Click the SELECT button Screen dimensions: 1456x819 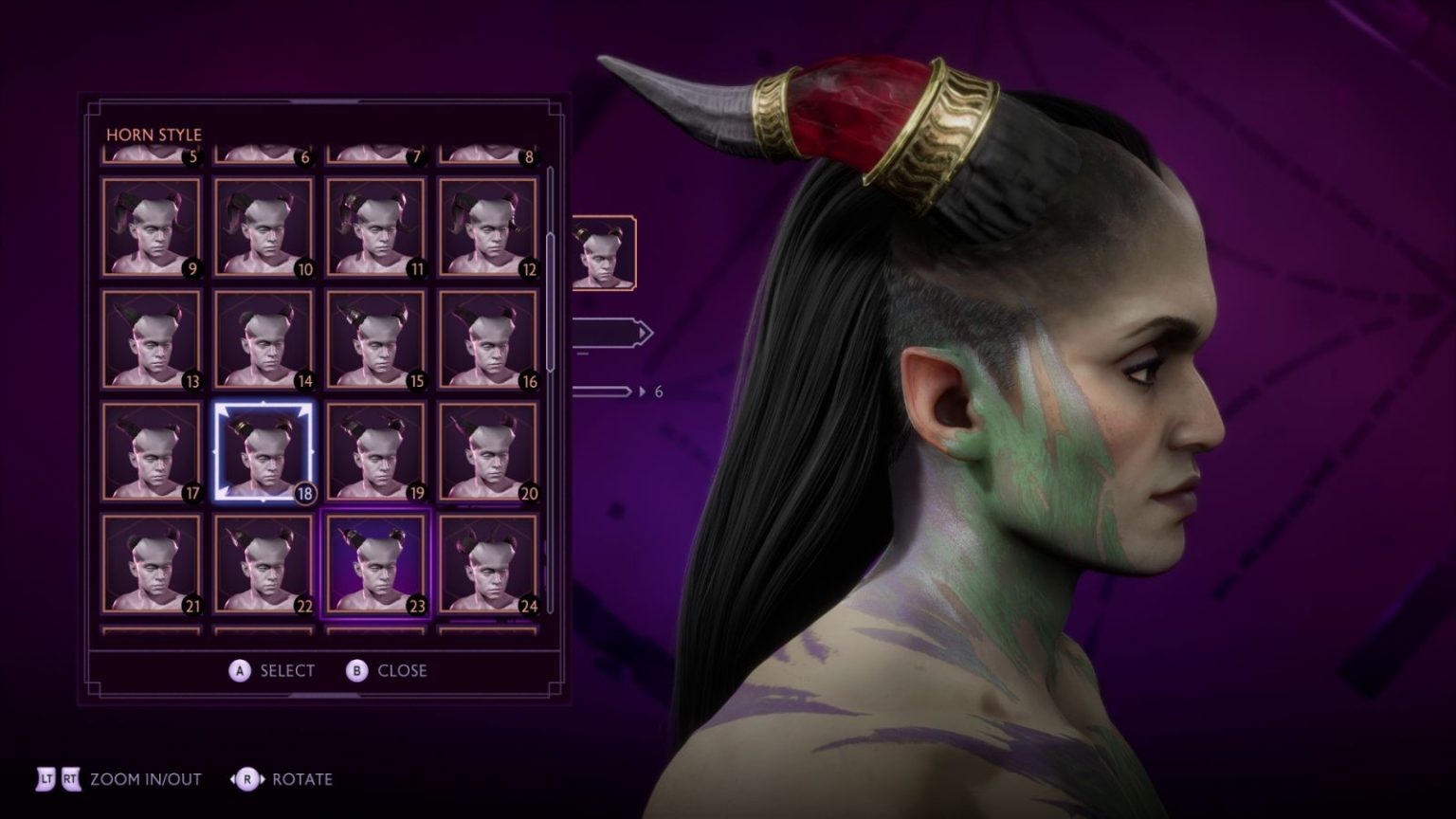point(286,670)
